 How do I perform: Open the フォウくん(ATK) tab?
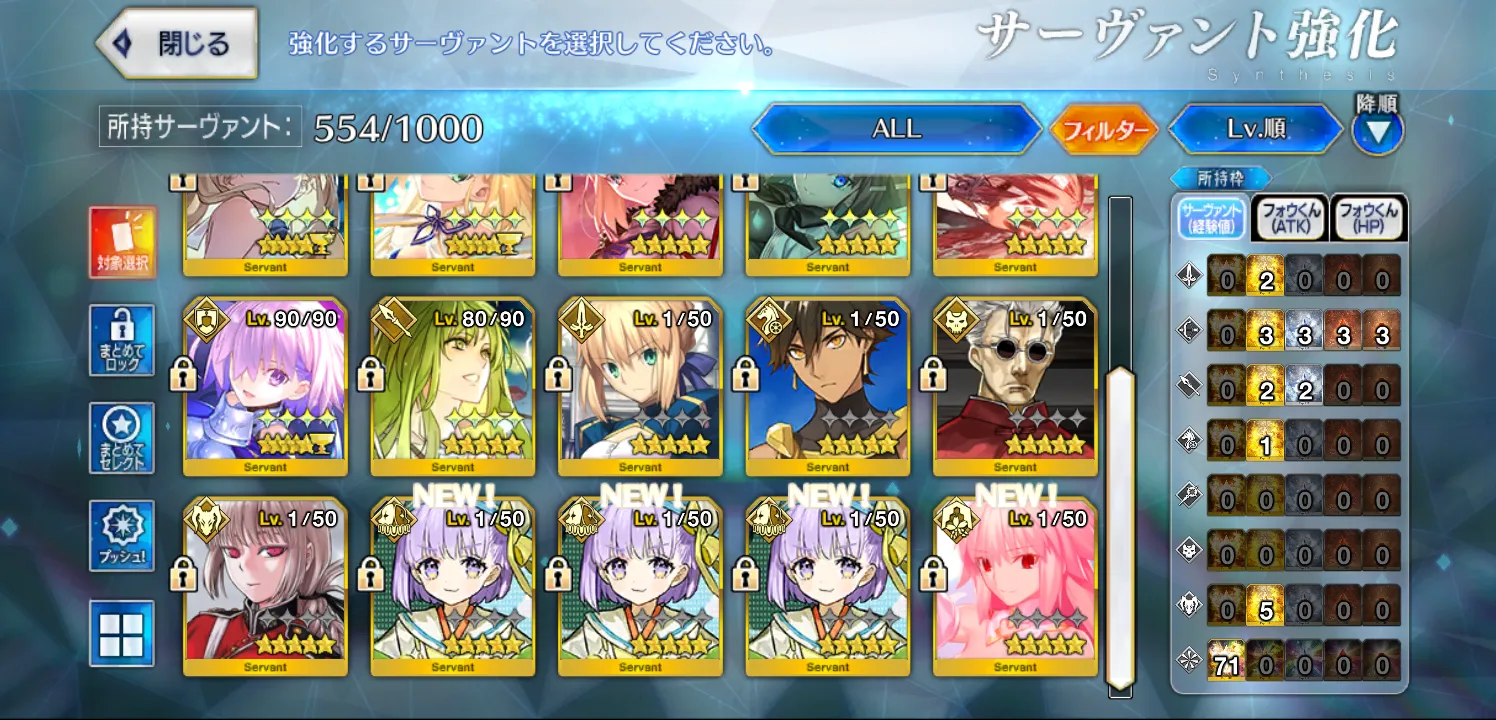click(x=1290, y=218)
